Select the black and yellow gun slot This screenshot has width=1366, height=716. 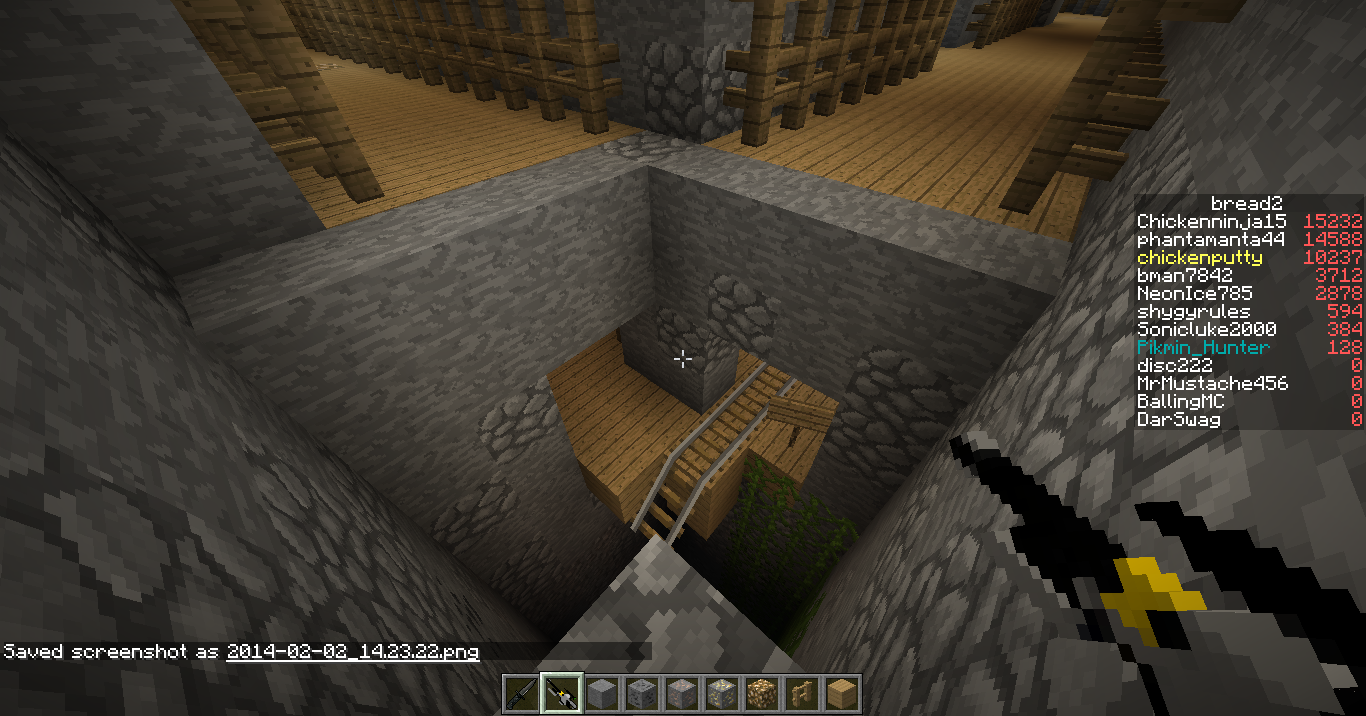561,693
